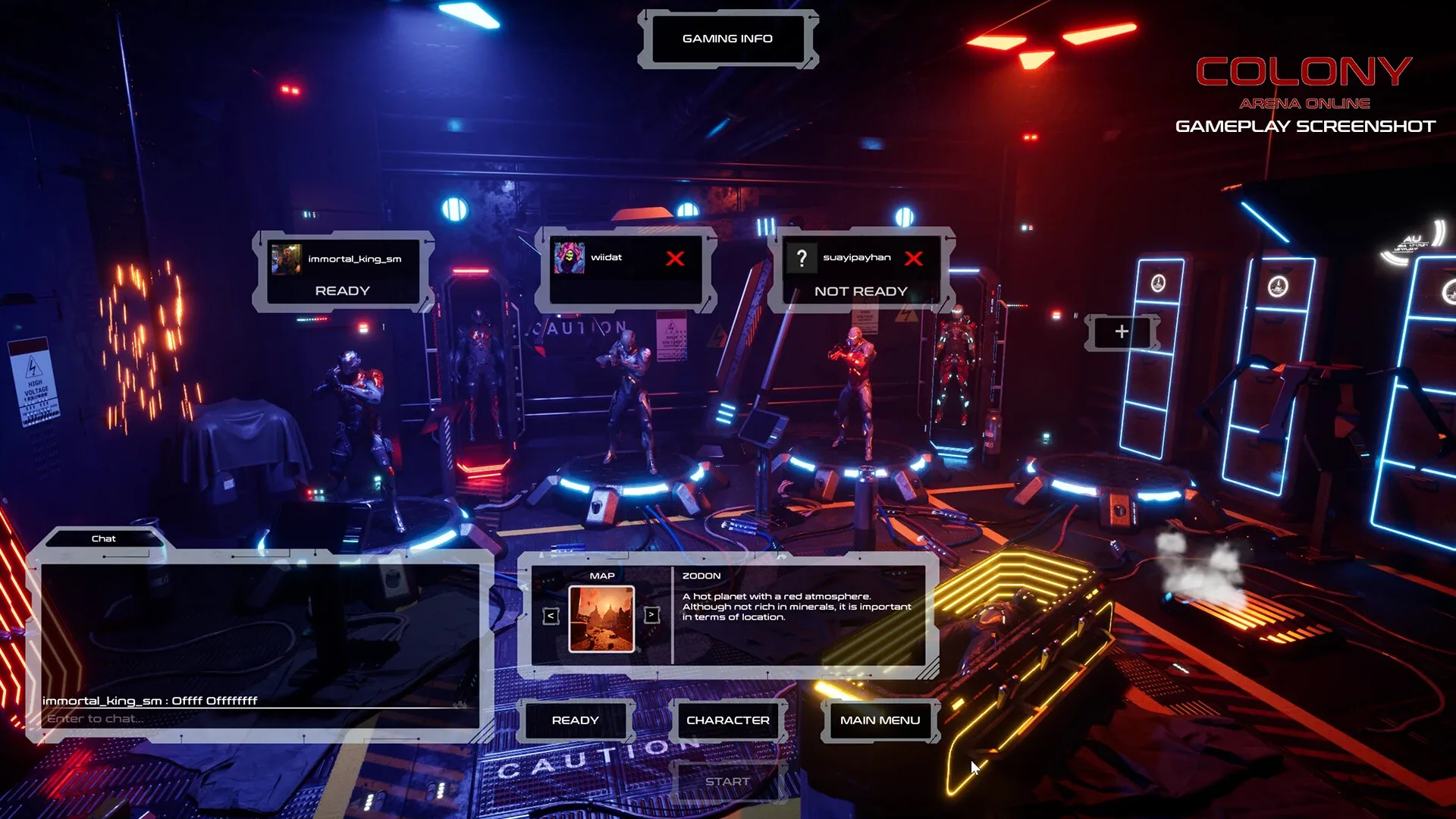Screen dimensions: 1456x819
Task: Remove suayipayhan using the red X
Action: click(914, 259)
